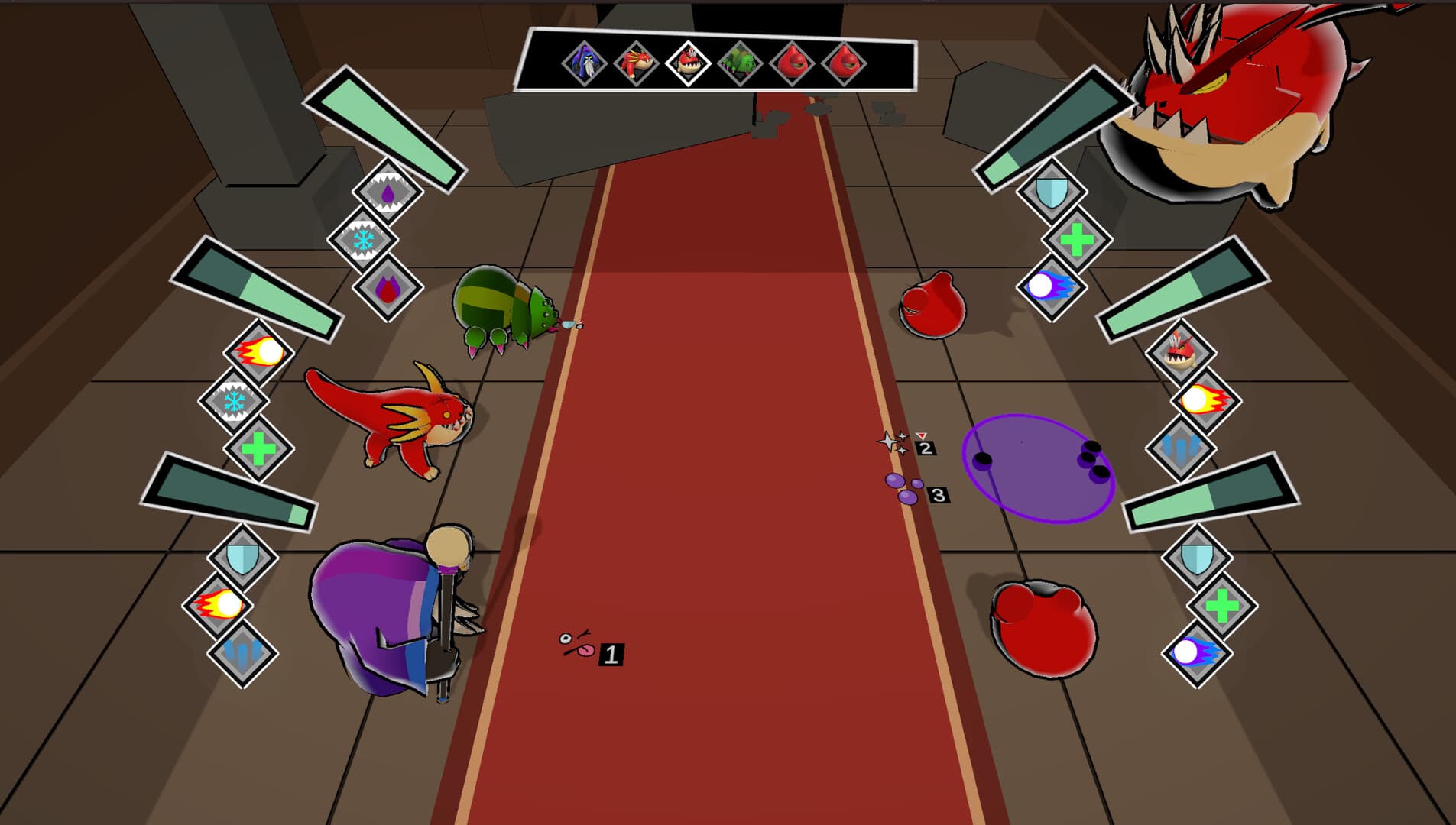Toggle the highlighted red chomper in the turn bar
This screenshot has width=1456, height=825.
[x=688, y=63]
